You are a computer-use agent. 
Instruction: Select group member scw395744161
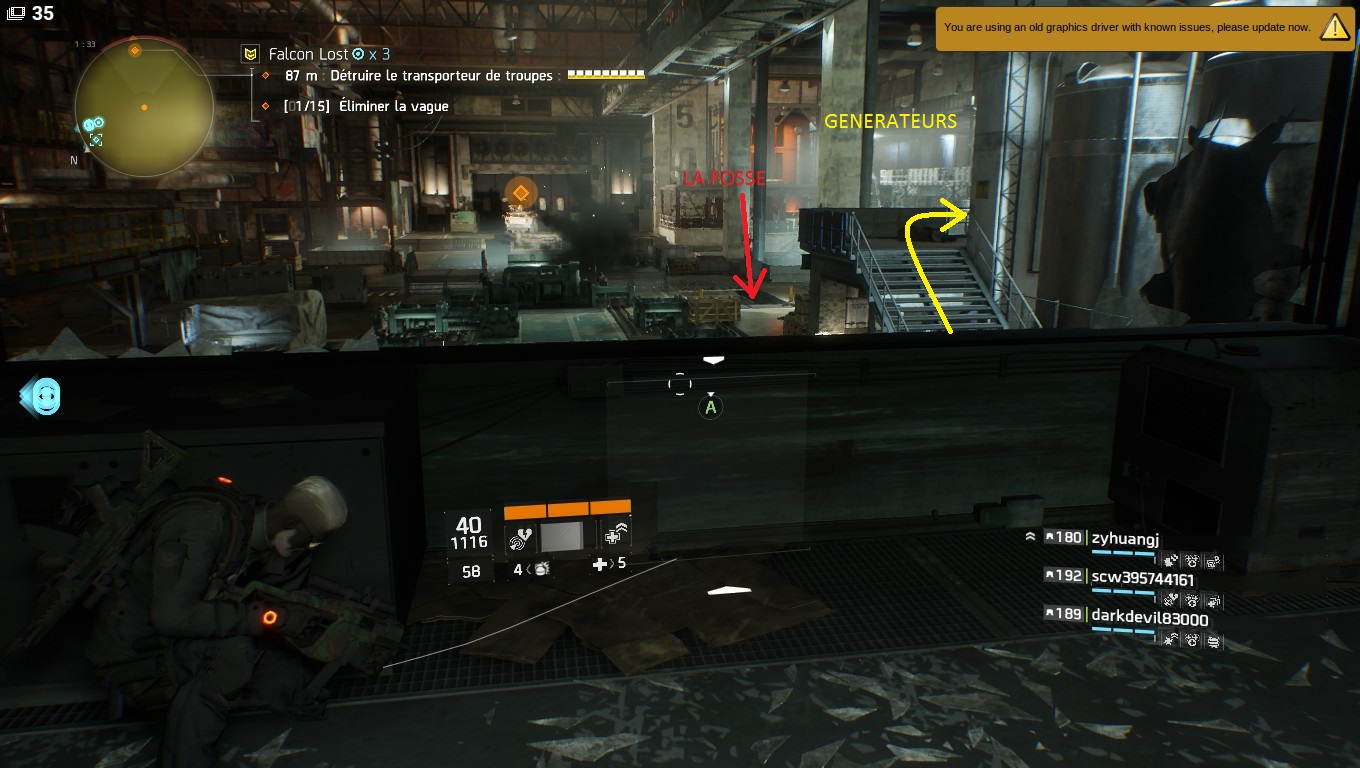point(1142,578)
